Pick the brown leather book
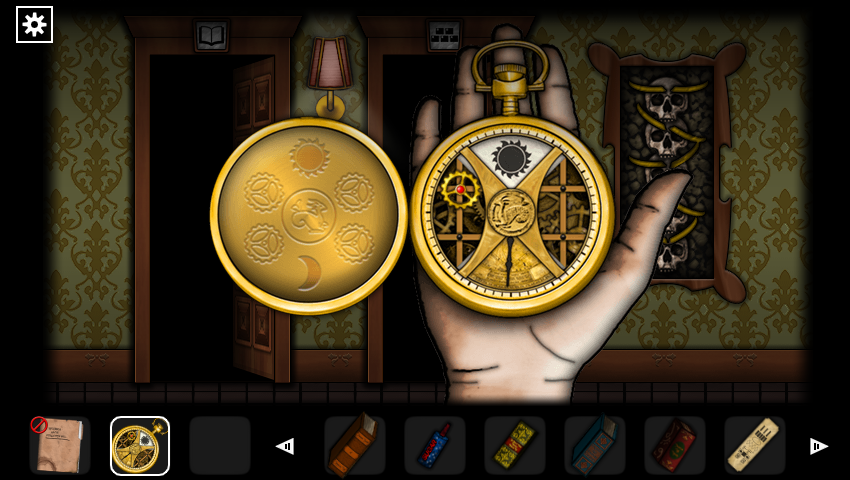Image resolution: width=850 pixels, height=480 pixels. 354,446
